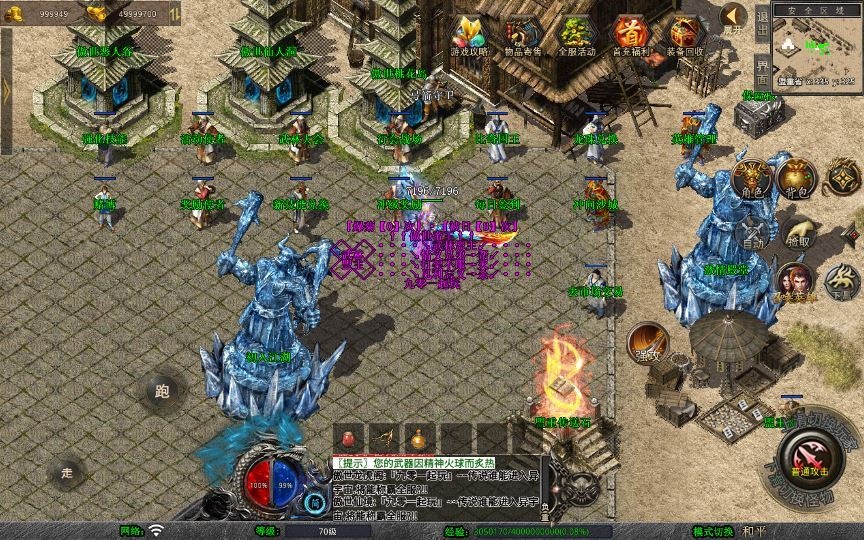Collapse the top menu with the arrow button

coord(735,16)
